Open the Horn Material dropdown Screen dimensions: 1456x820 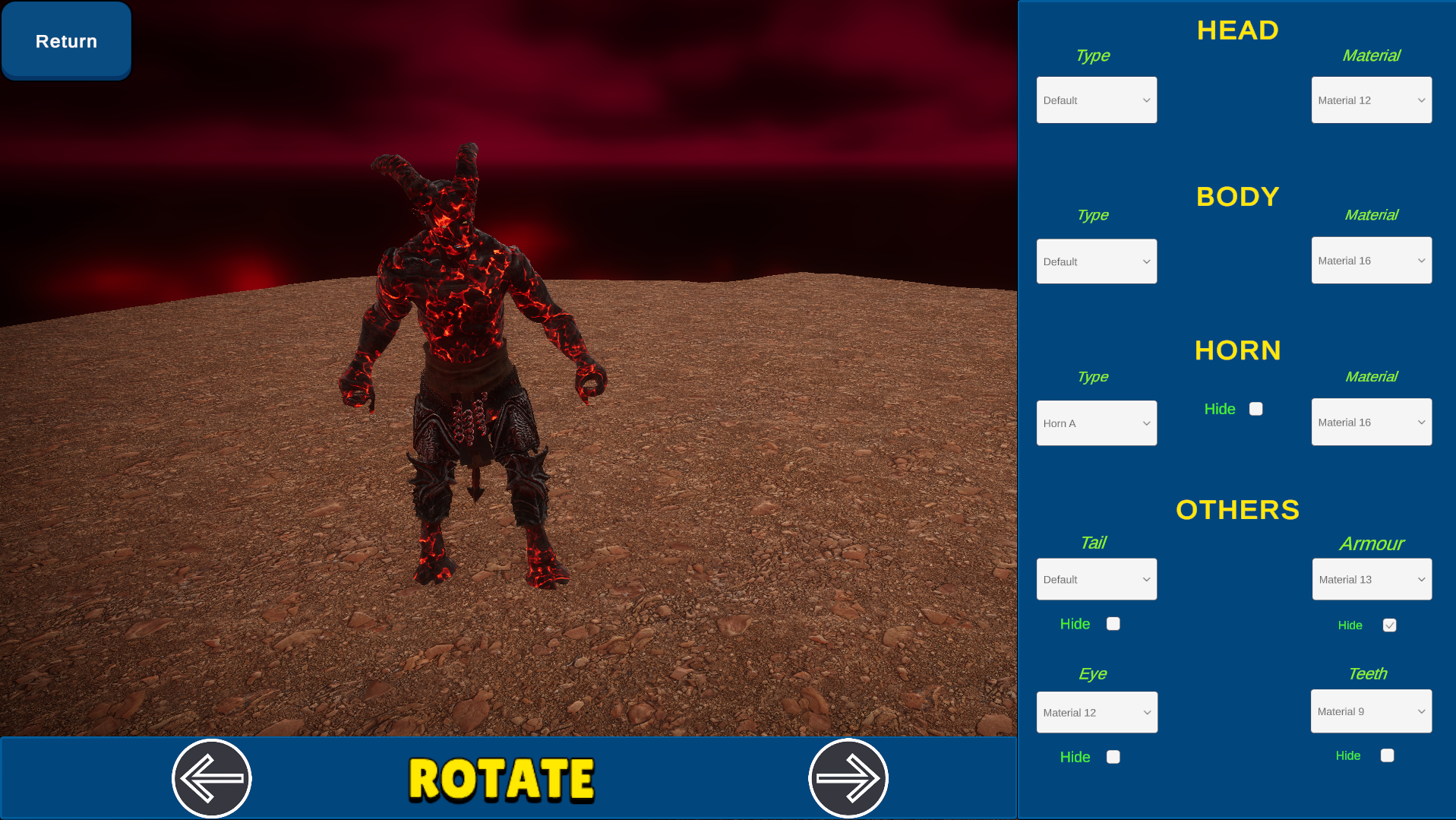click(x=1371, y=422)
